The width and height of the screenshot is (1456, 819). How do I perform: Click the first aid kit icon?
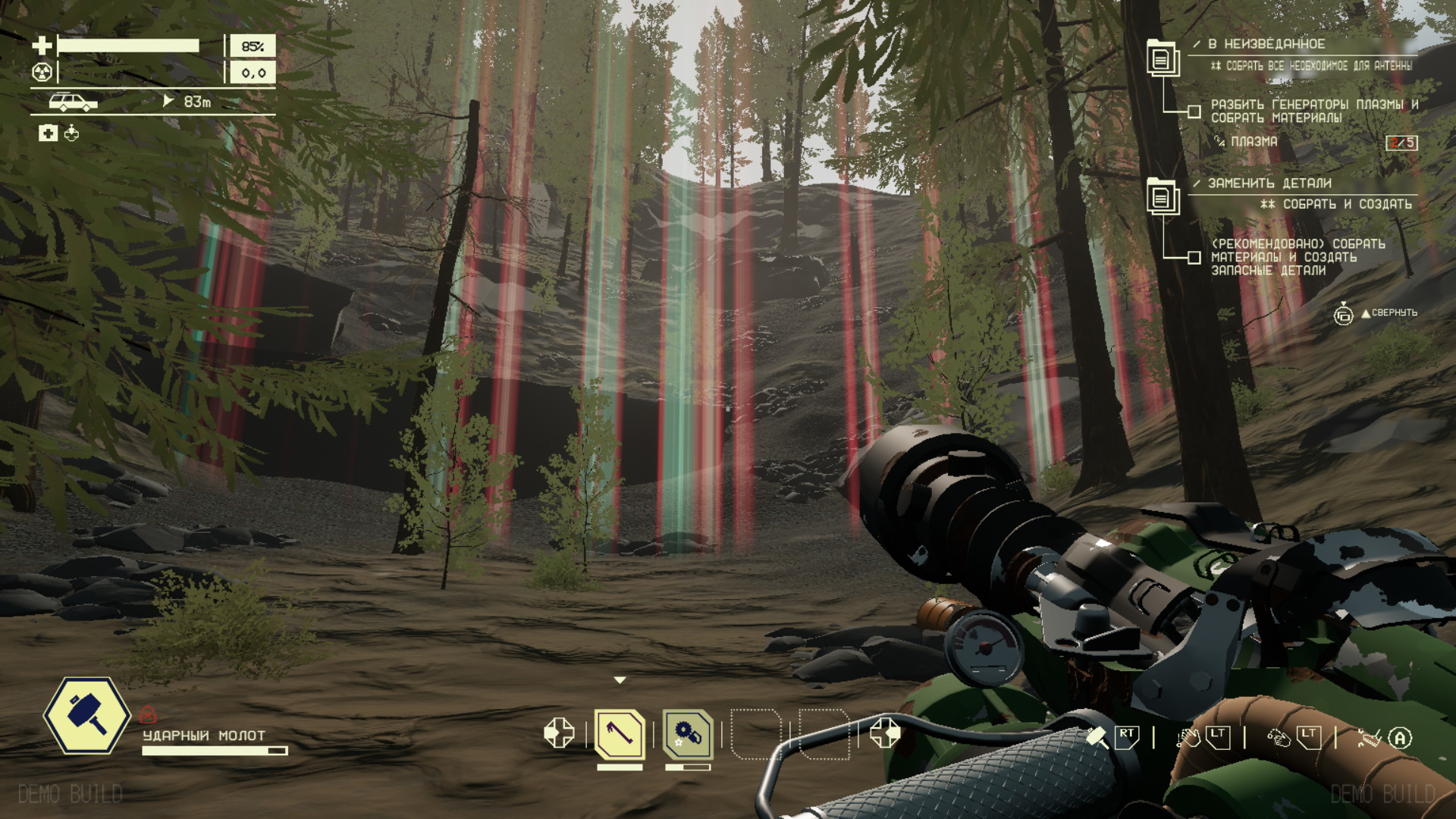(48, 134)
